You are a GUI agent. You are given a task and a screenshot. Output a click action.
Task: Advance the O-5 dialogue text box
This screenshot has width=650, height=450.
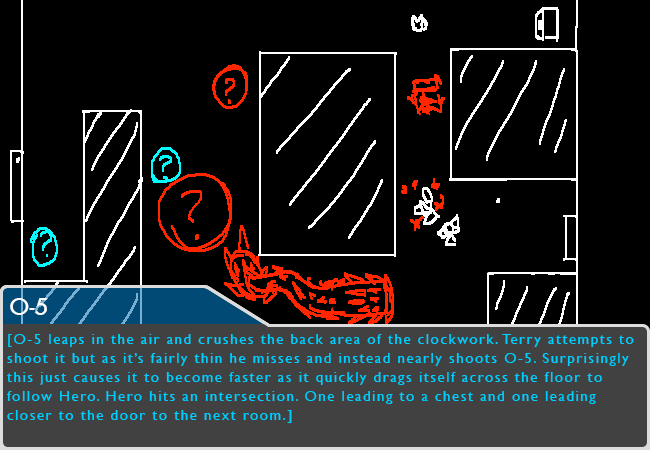coord(325,385)
